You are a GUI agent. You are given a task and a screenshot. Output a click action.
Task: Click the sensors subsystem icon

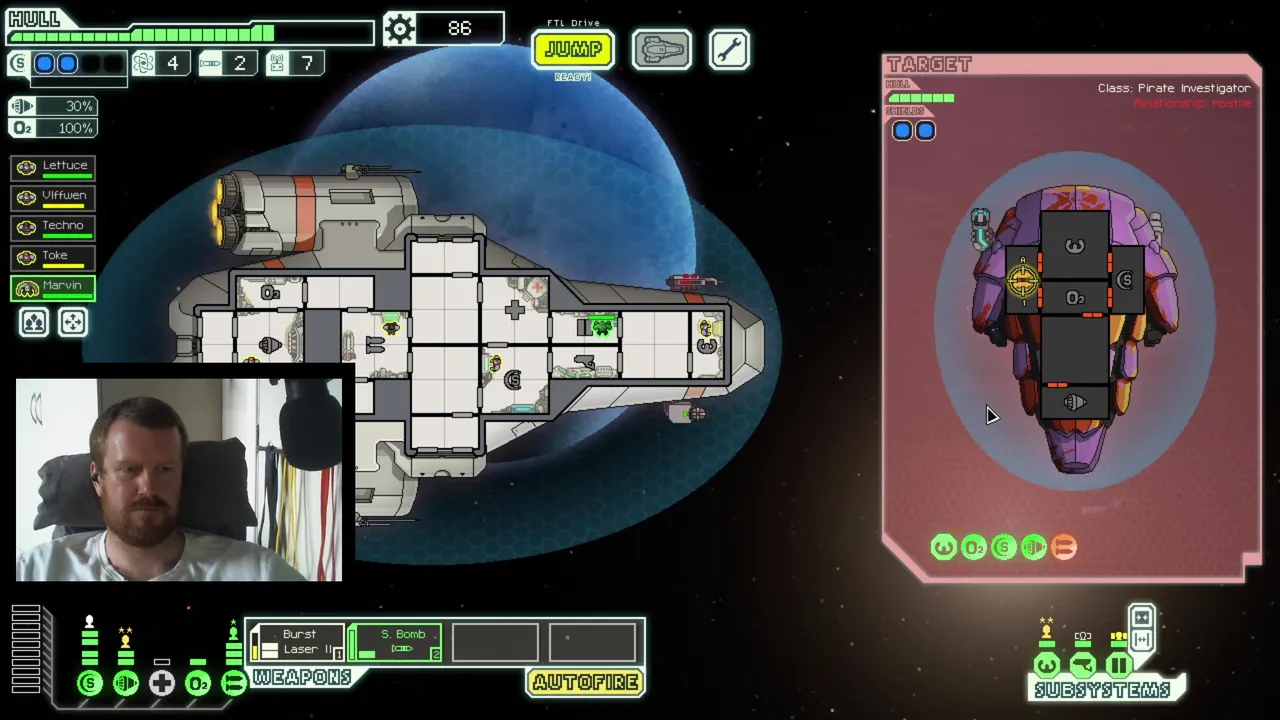[1083, 665]
